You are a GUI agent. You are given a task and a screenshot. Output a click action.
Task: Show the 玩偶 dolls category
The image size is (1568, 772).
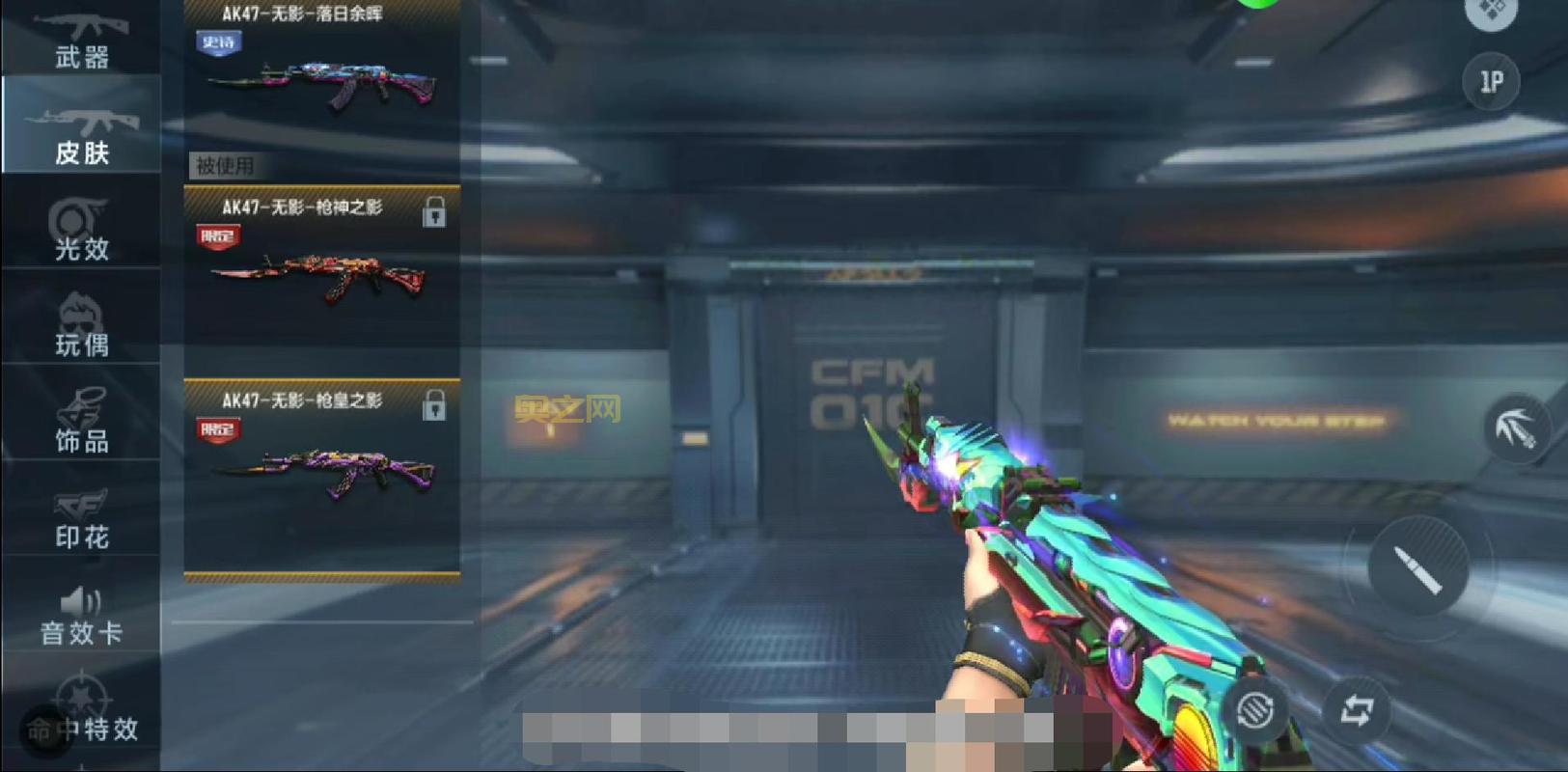point(81,325)
